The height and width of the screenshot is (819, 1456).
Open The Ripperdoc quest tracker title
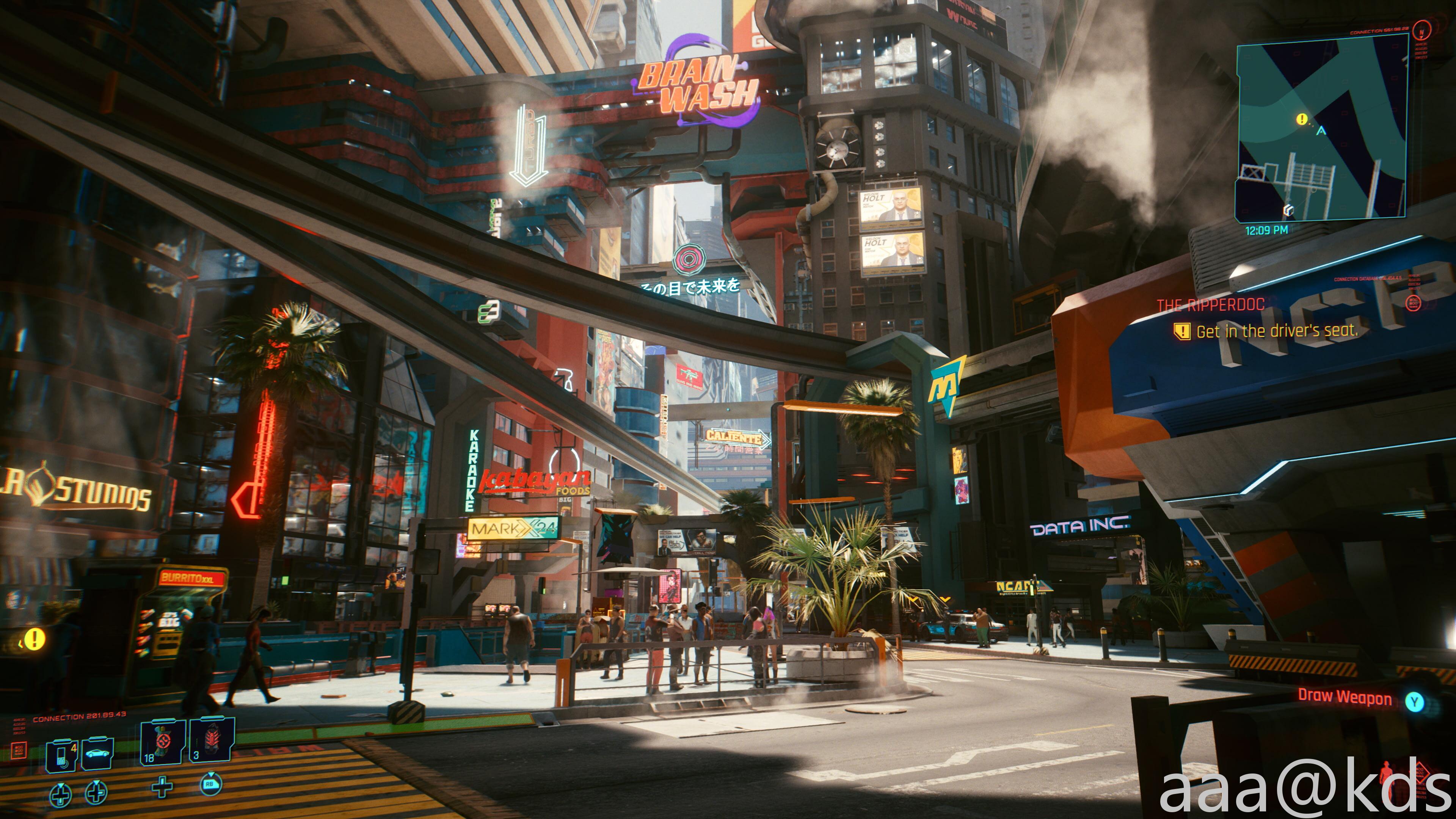1210,306
